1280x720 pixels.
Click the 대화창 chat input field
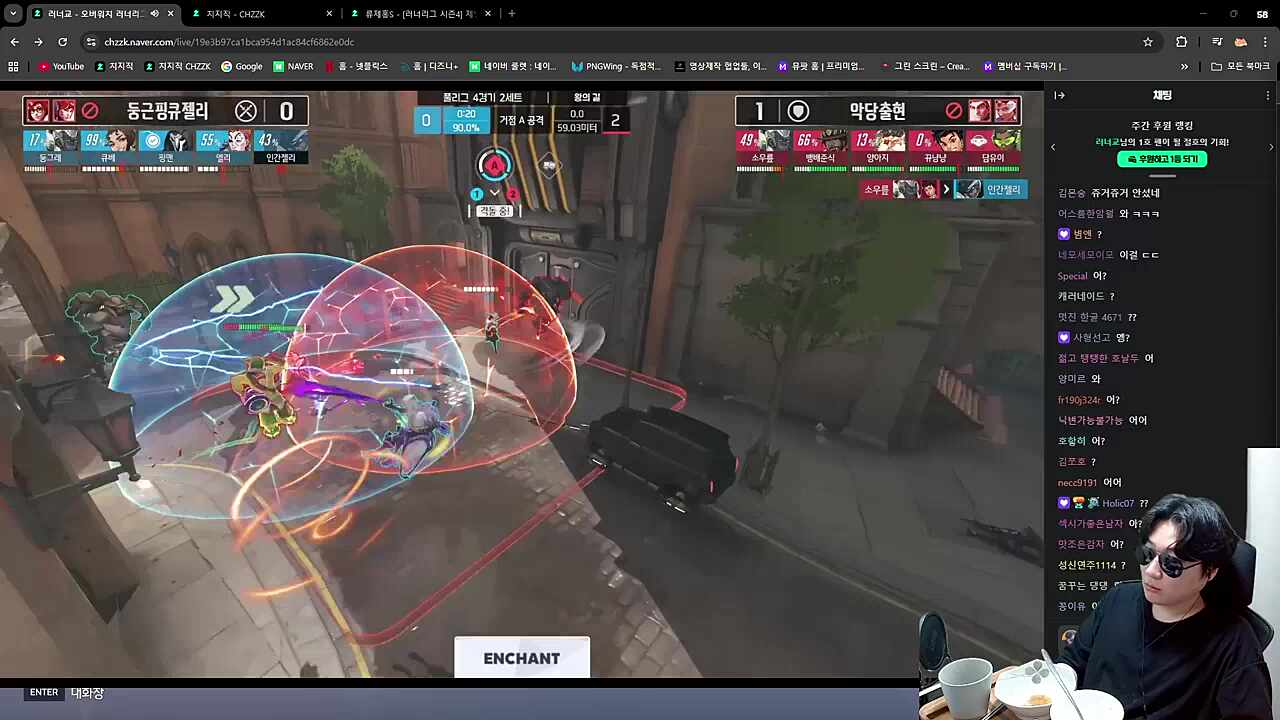coord(87,692)
